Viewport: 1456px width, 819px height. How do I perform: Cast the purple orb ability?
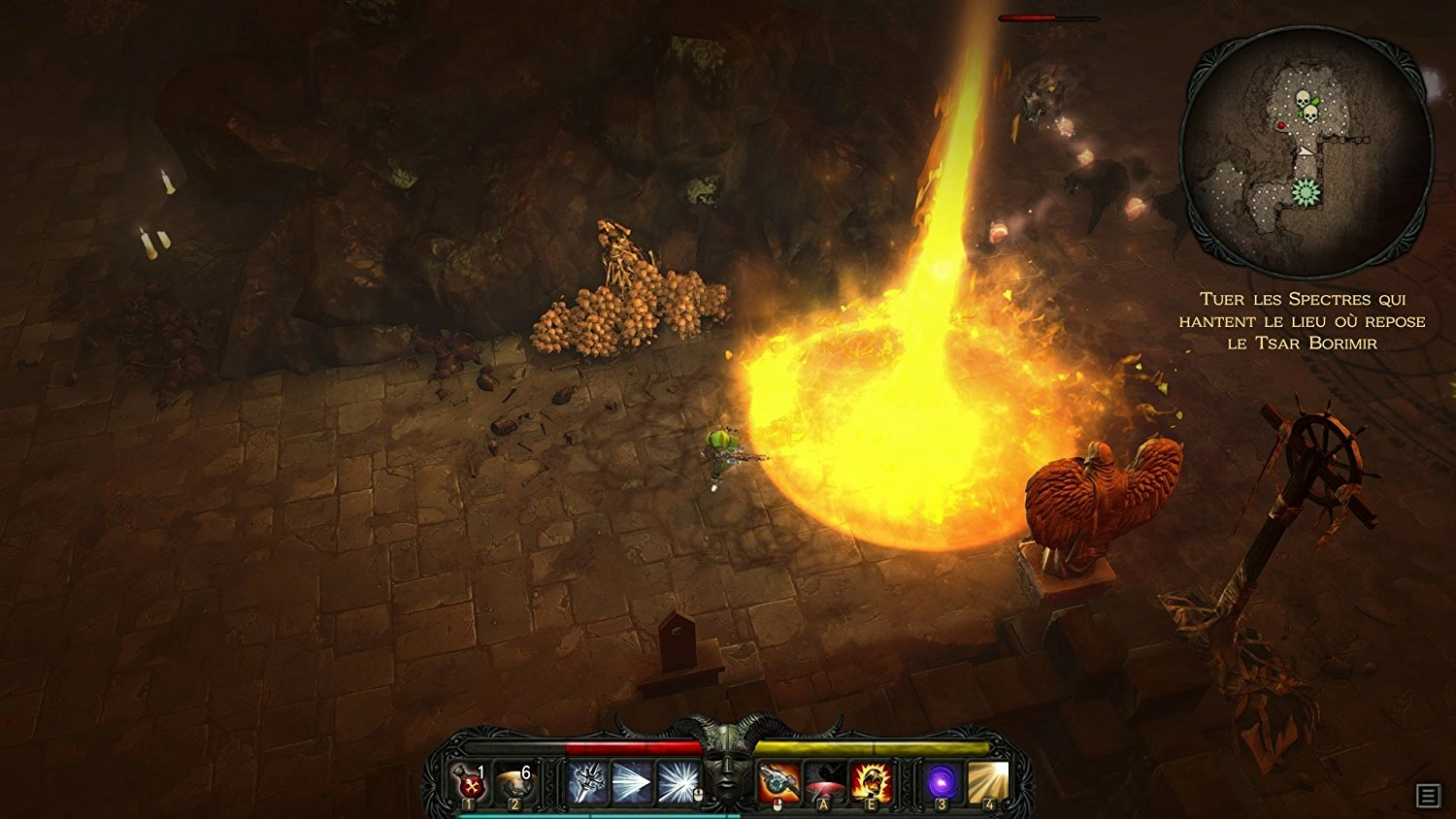click(941, 782)
